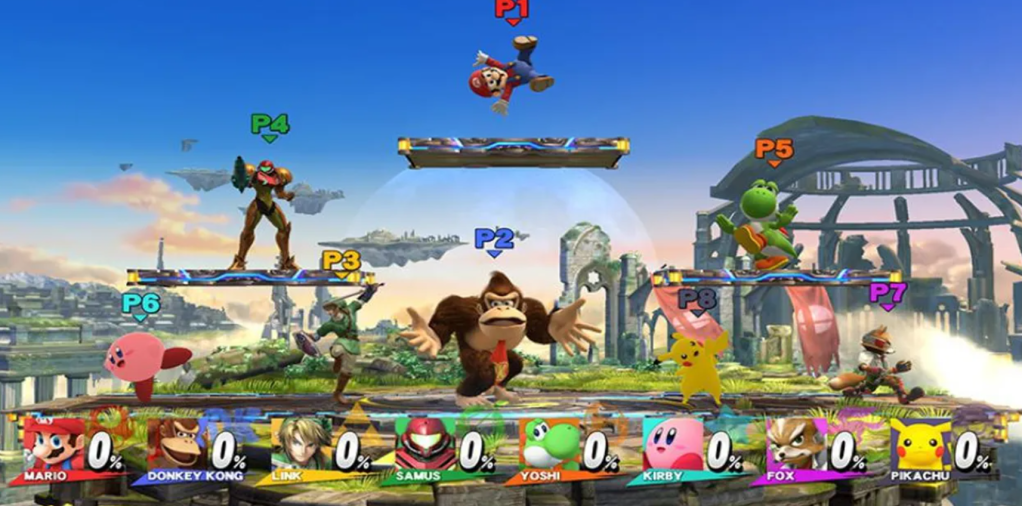Screen dimensions: 1022x506
Task: Click Pikachu's portrait in the damage panel
Action: pyautogui.click(x=919, y=444)
